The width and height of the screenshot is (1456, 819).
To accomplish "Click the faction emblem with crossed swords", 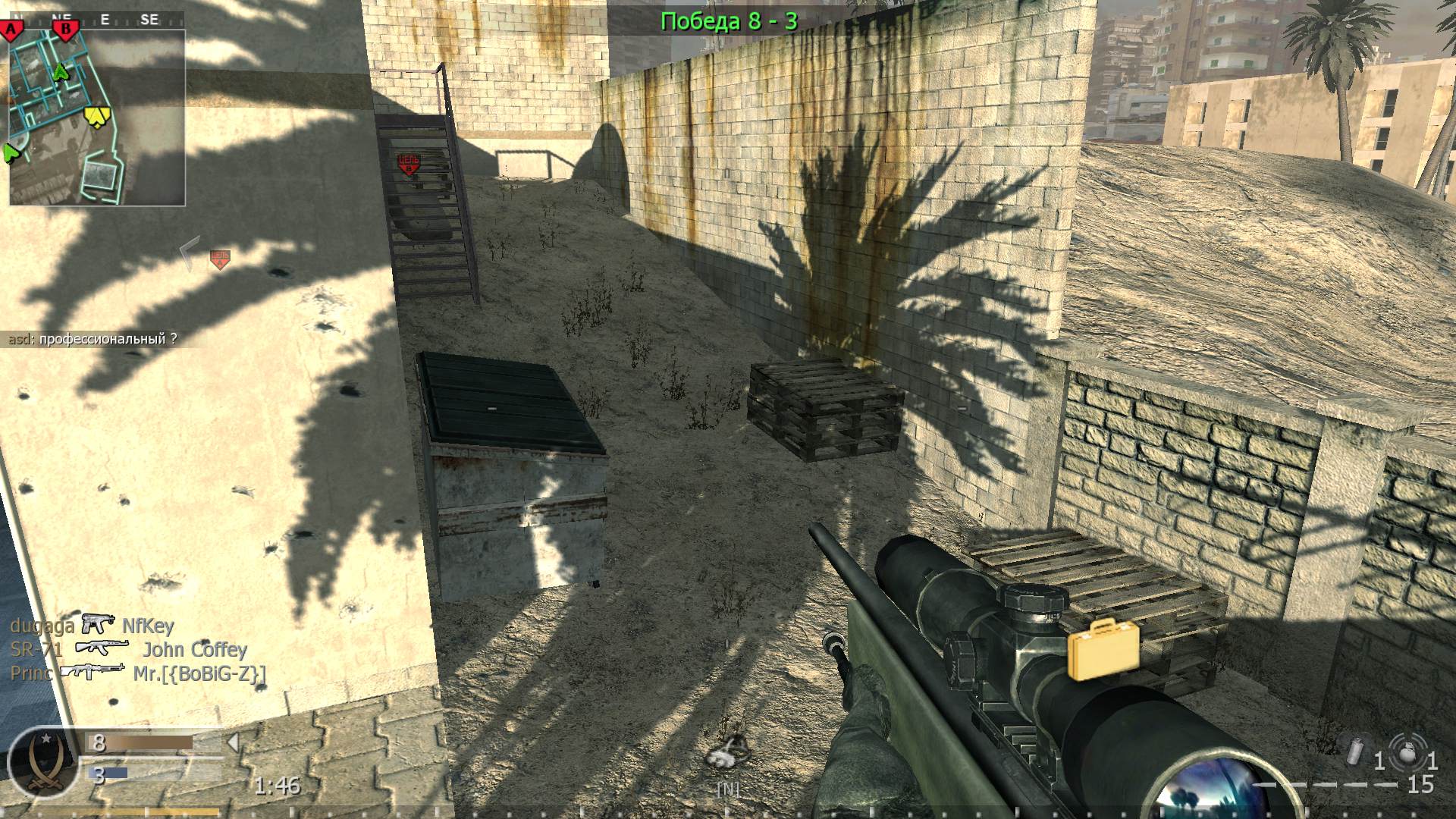I will click(42, 762).
